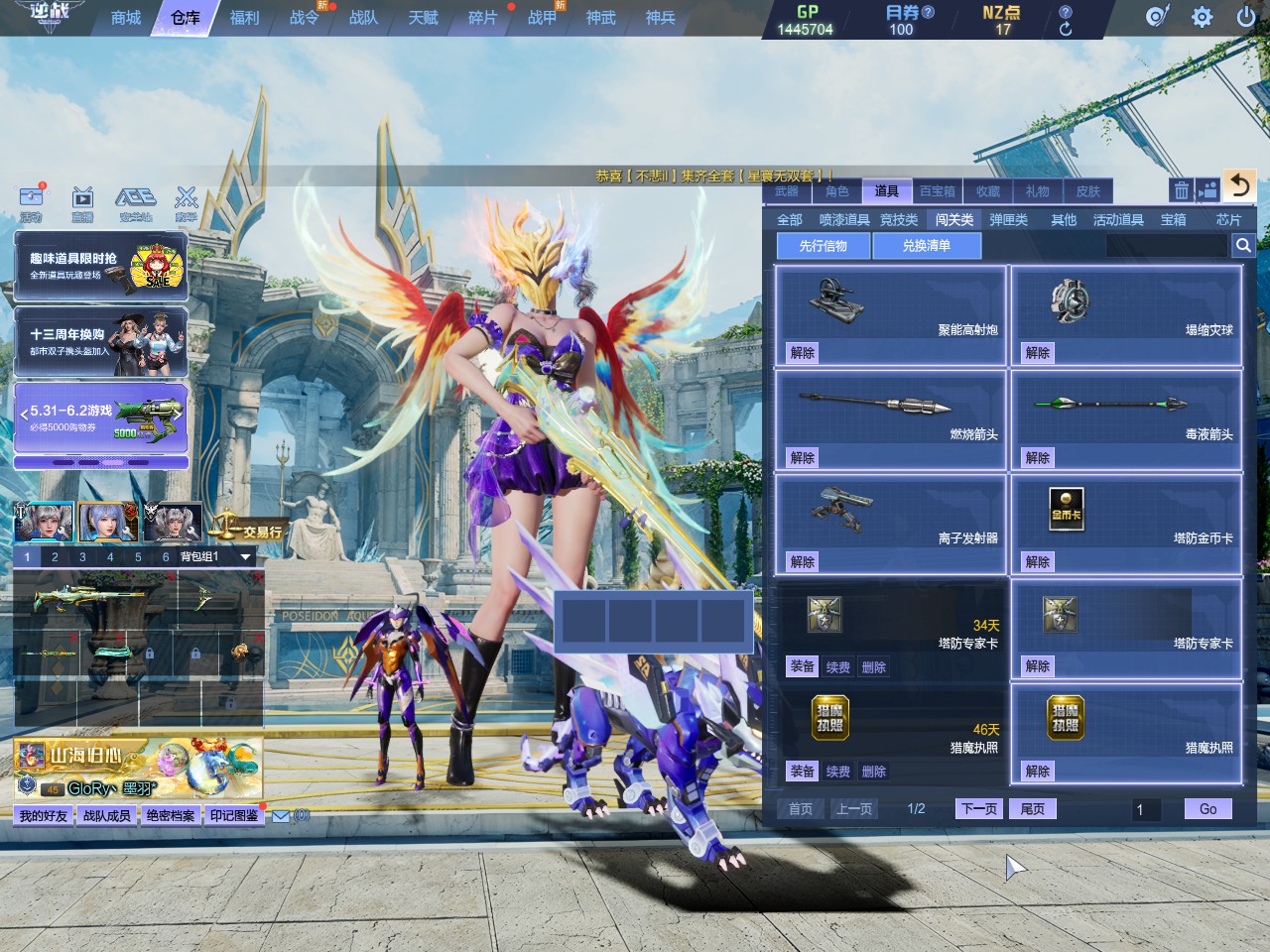1270x952 pixels.
Task: Select the 弹匣类 category filter
Action: coord(1008,219)
